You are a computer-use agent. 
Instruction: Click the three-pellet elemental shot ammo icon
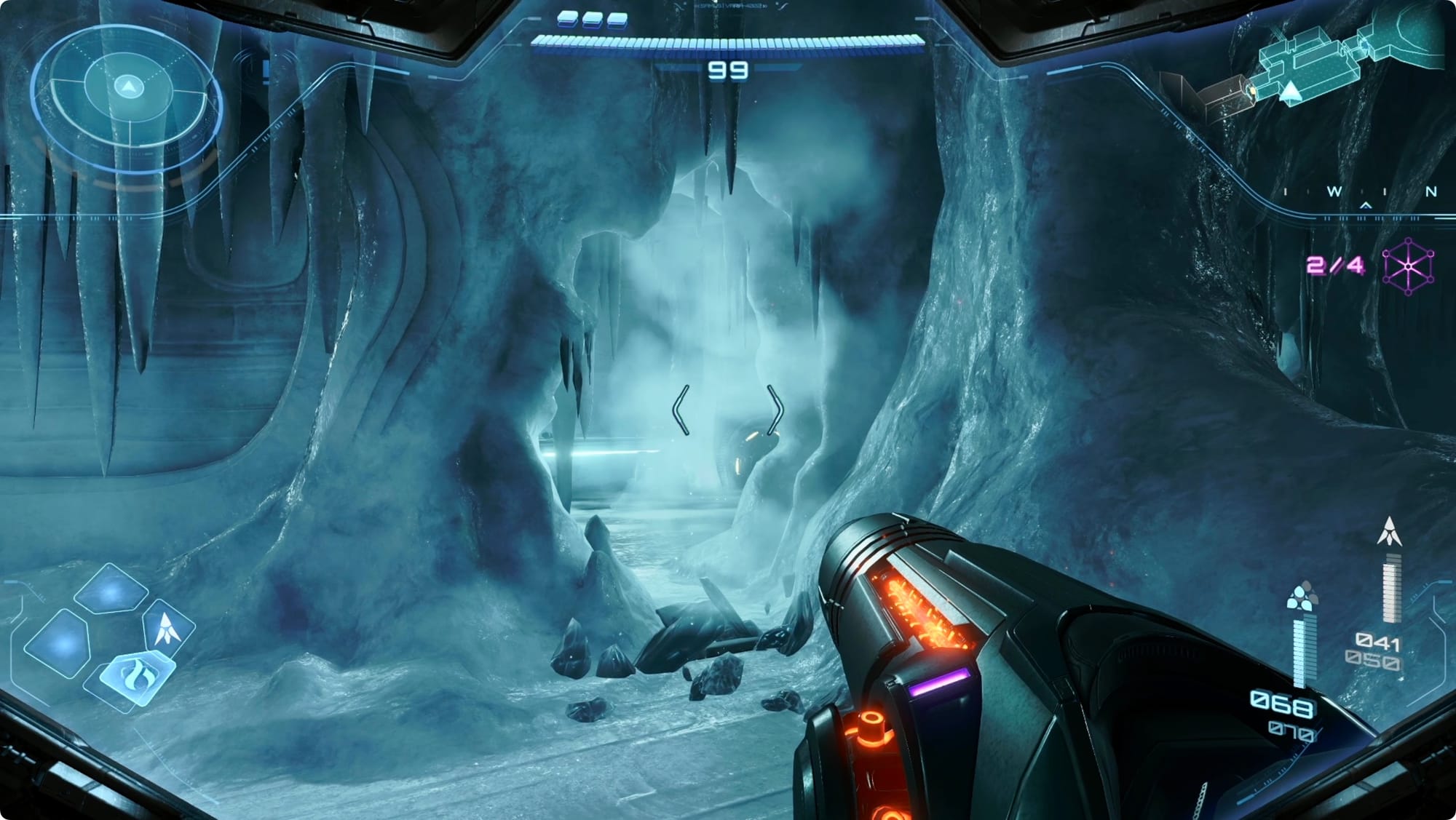[1302, 596]
